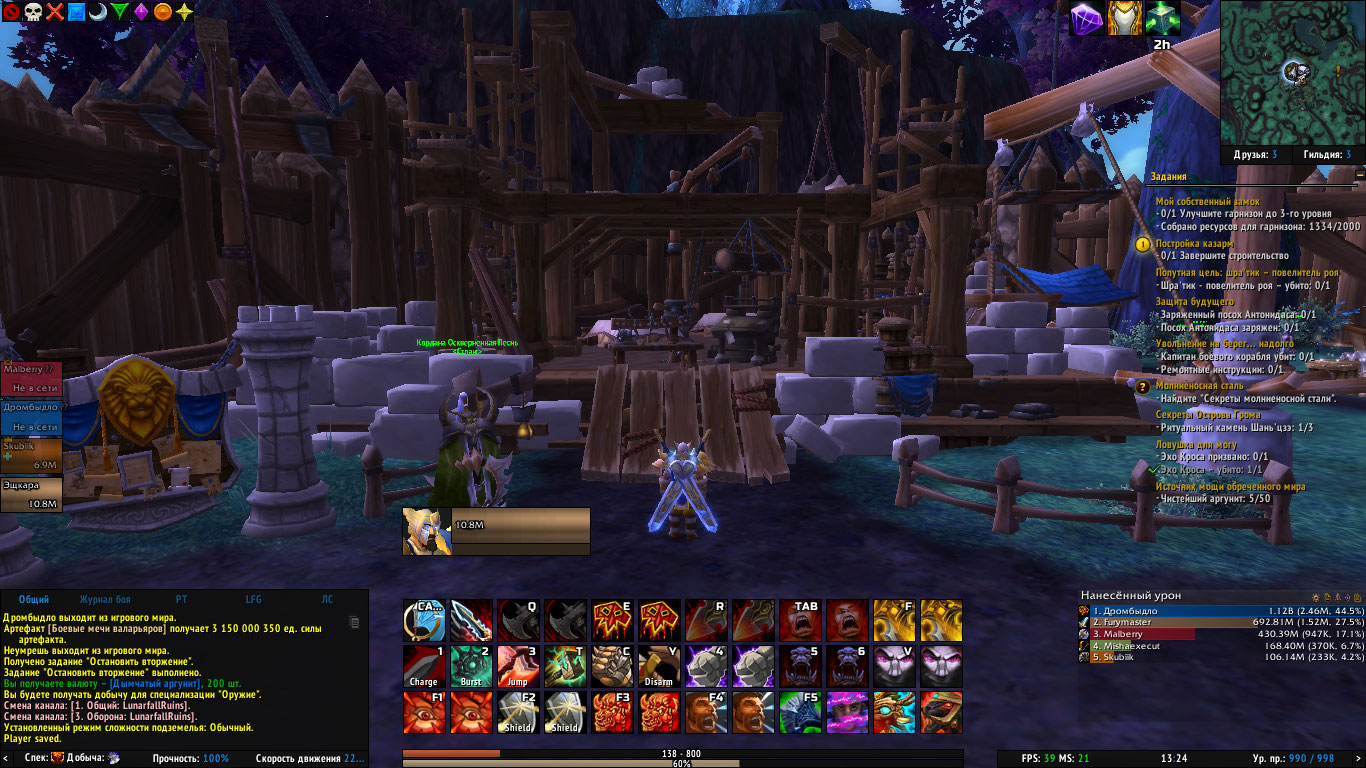Use the Burst ability slot

click(x=471, y=666)
